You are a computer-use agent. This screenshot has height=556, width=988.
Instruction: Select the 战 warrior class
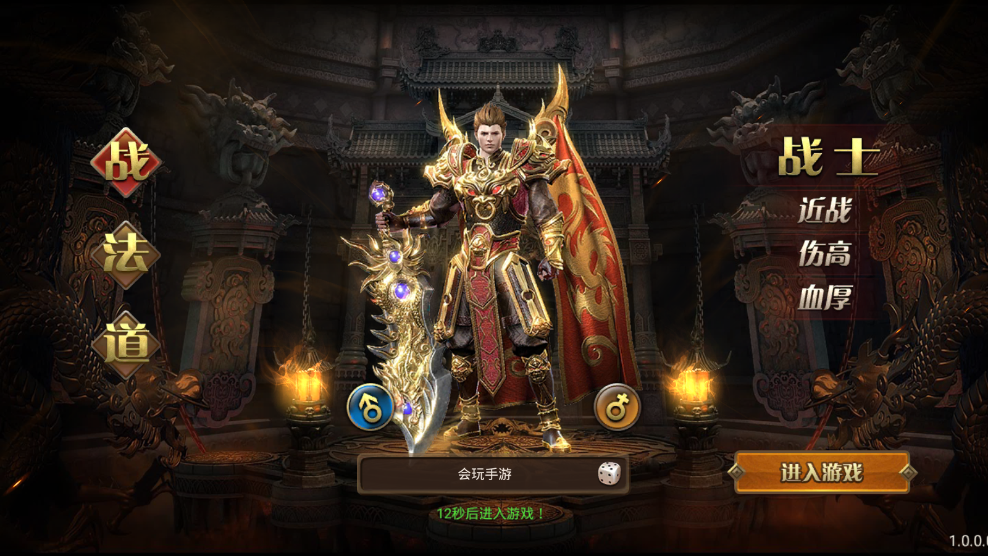click(125, 164)
